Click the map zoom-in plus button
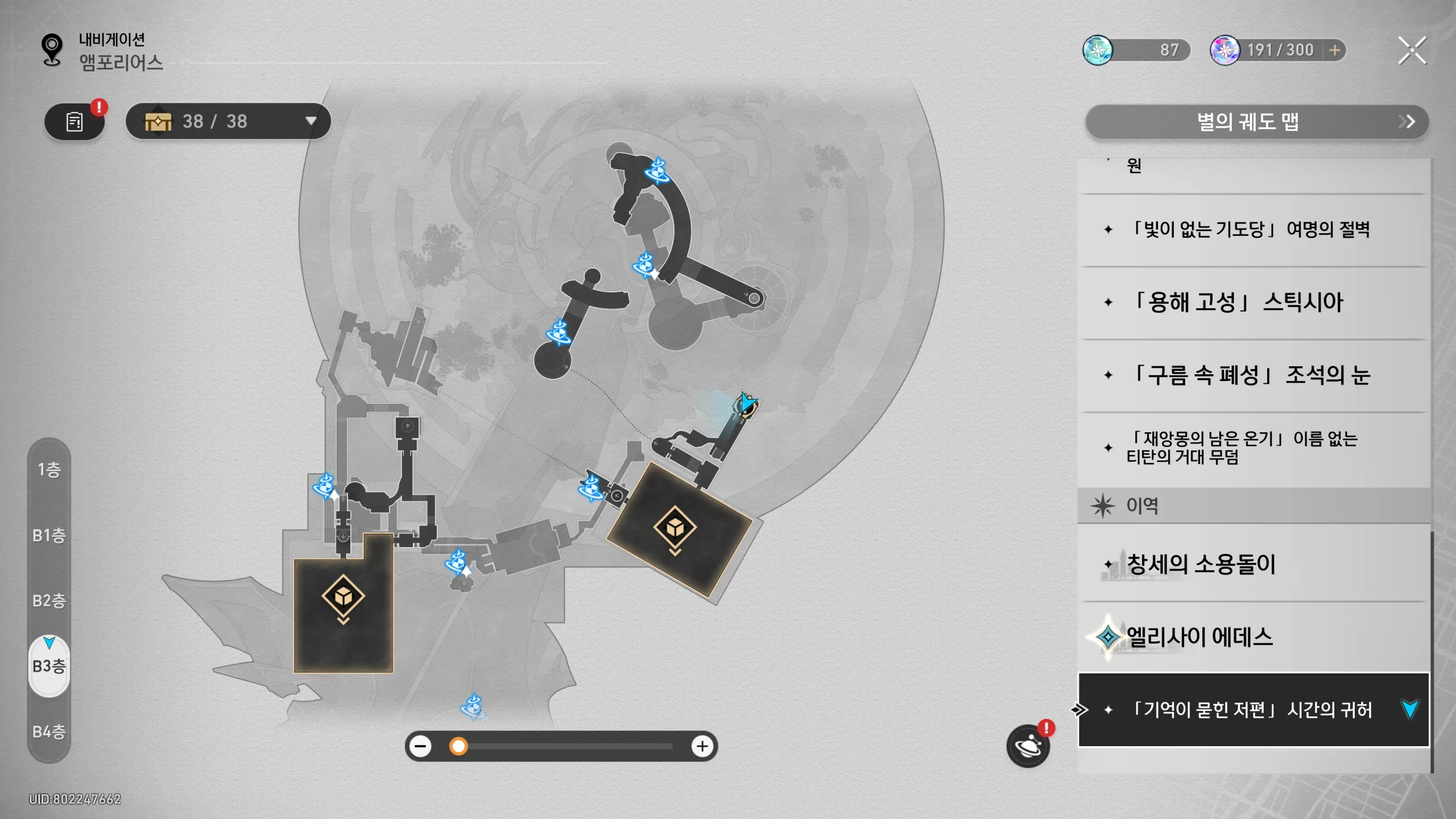Image resolution: width=1456 pixels, height=819 pixels. point(702,746)
